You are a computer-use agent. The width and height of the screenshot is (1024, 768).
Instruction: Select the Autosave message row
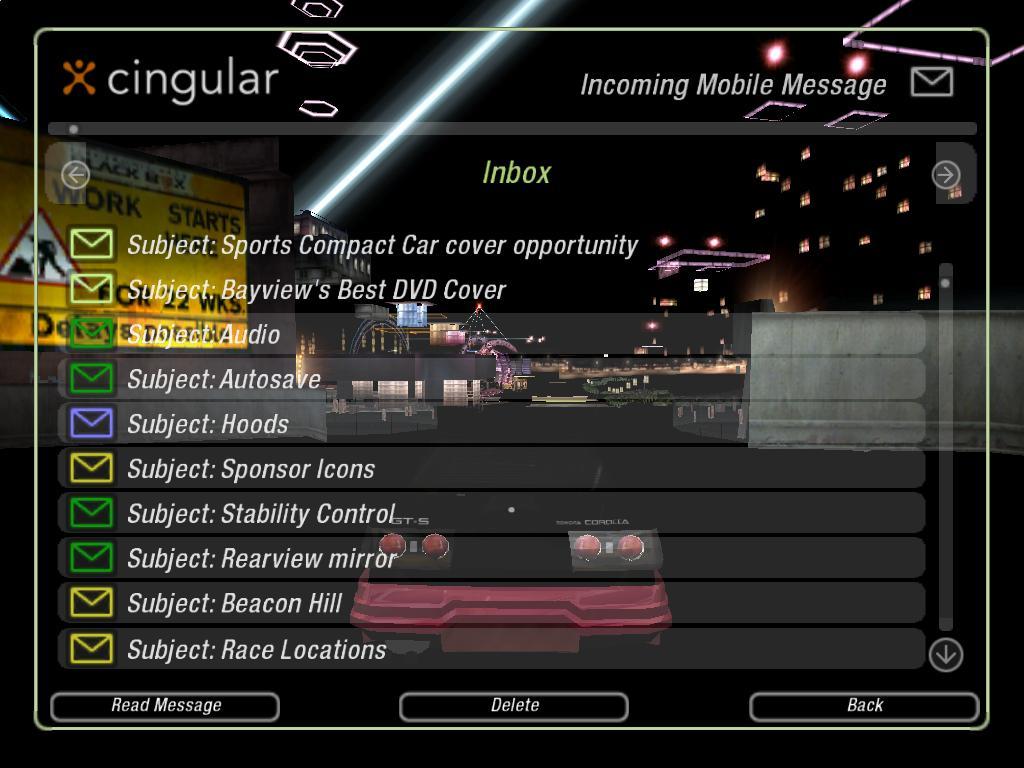click(223, 379)
